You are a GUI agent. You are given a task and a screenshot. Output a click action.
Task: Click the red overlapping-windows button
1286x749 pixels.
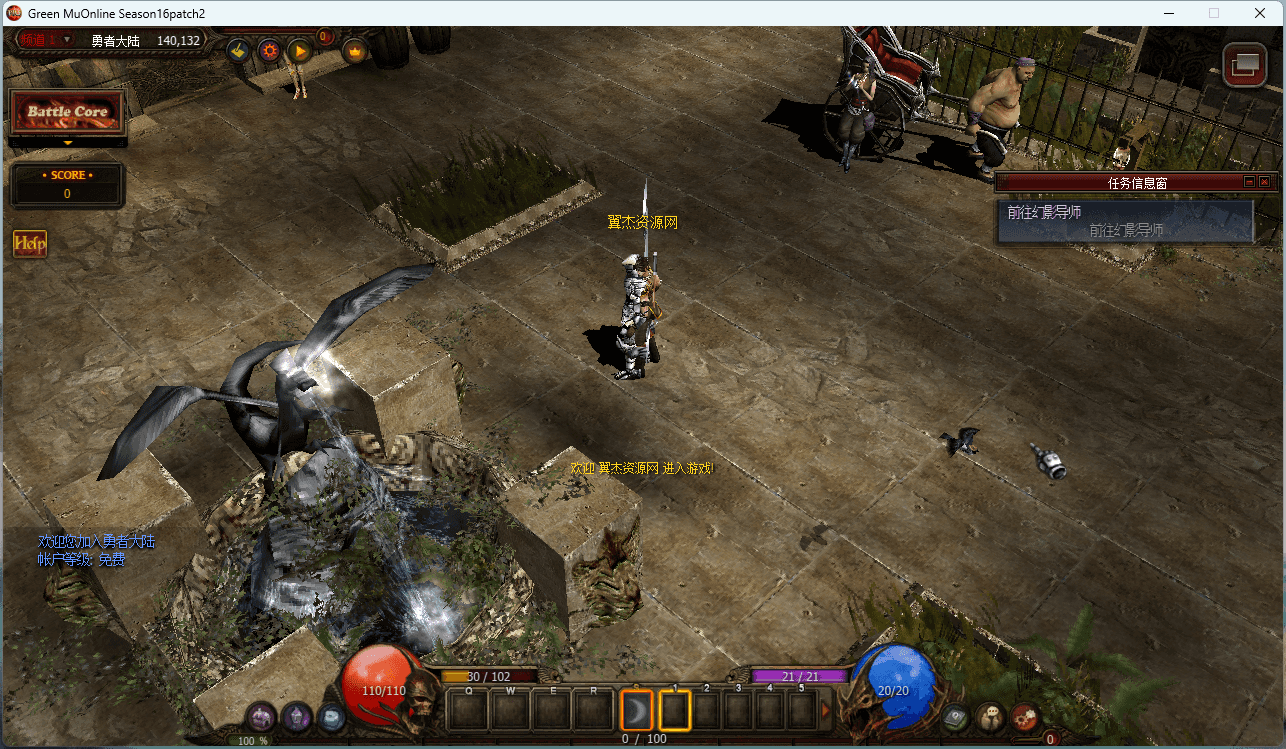coord(1245,65)
